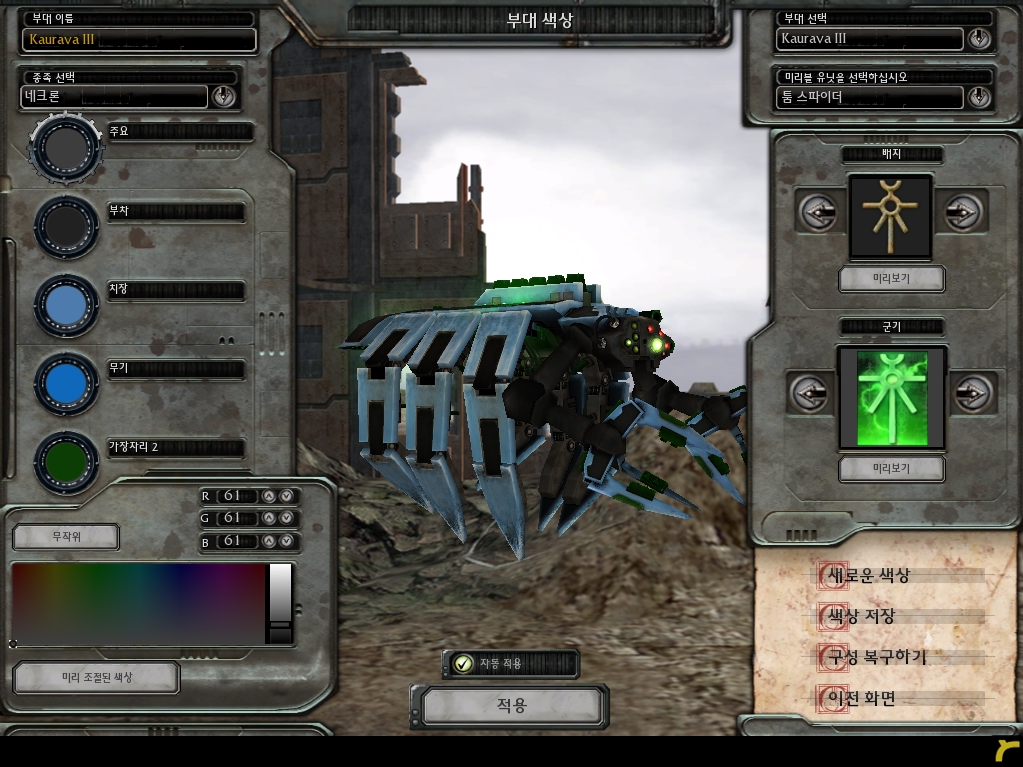The height and width of the screenshot is (767, 1023).
Task: Select 색상 저장 to save colors
Action: [858, 617]
